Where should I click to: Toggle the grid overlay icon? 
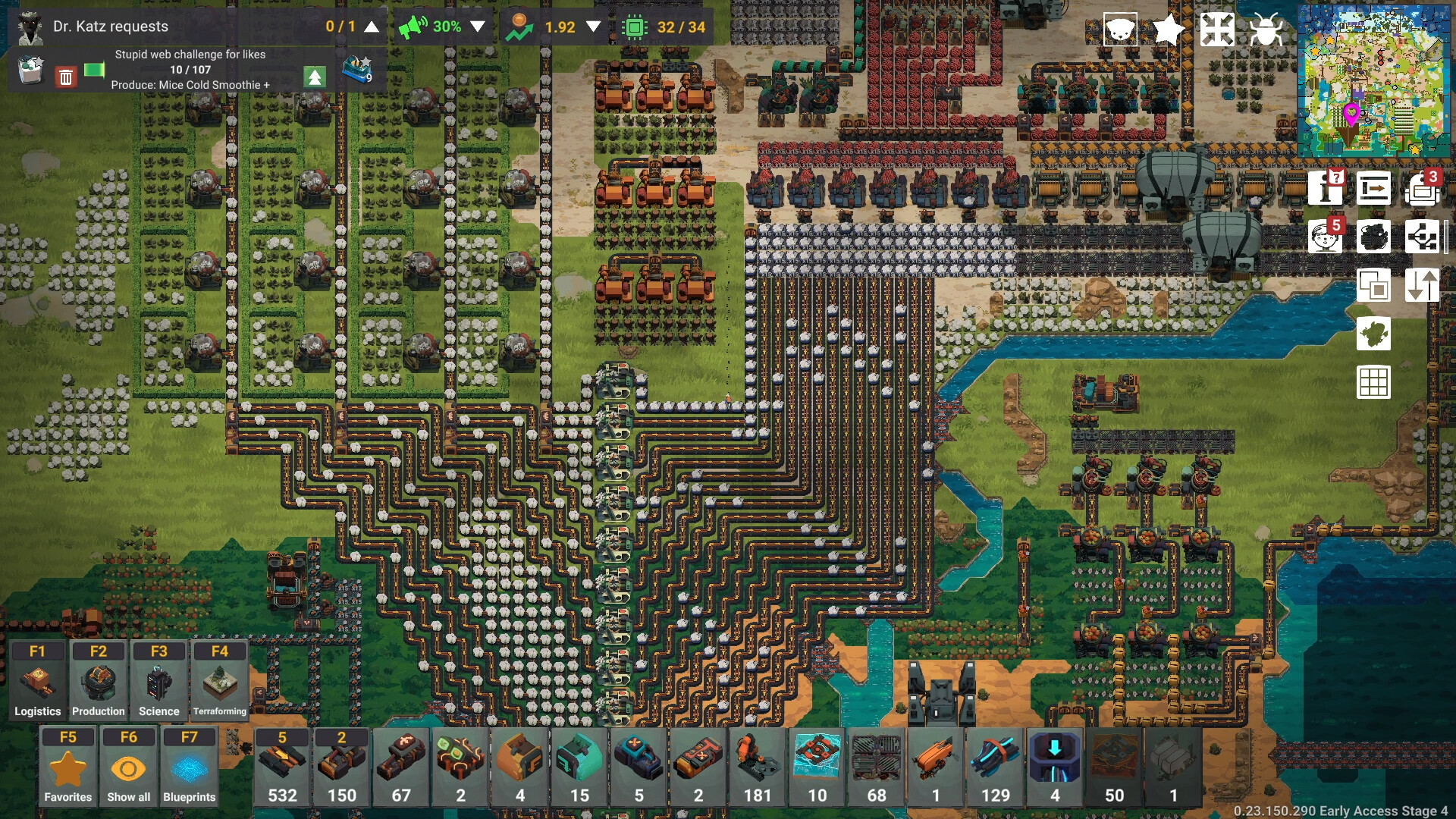point(1376,382)
